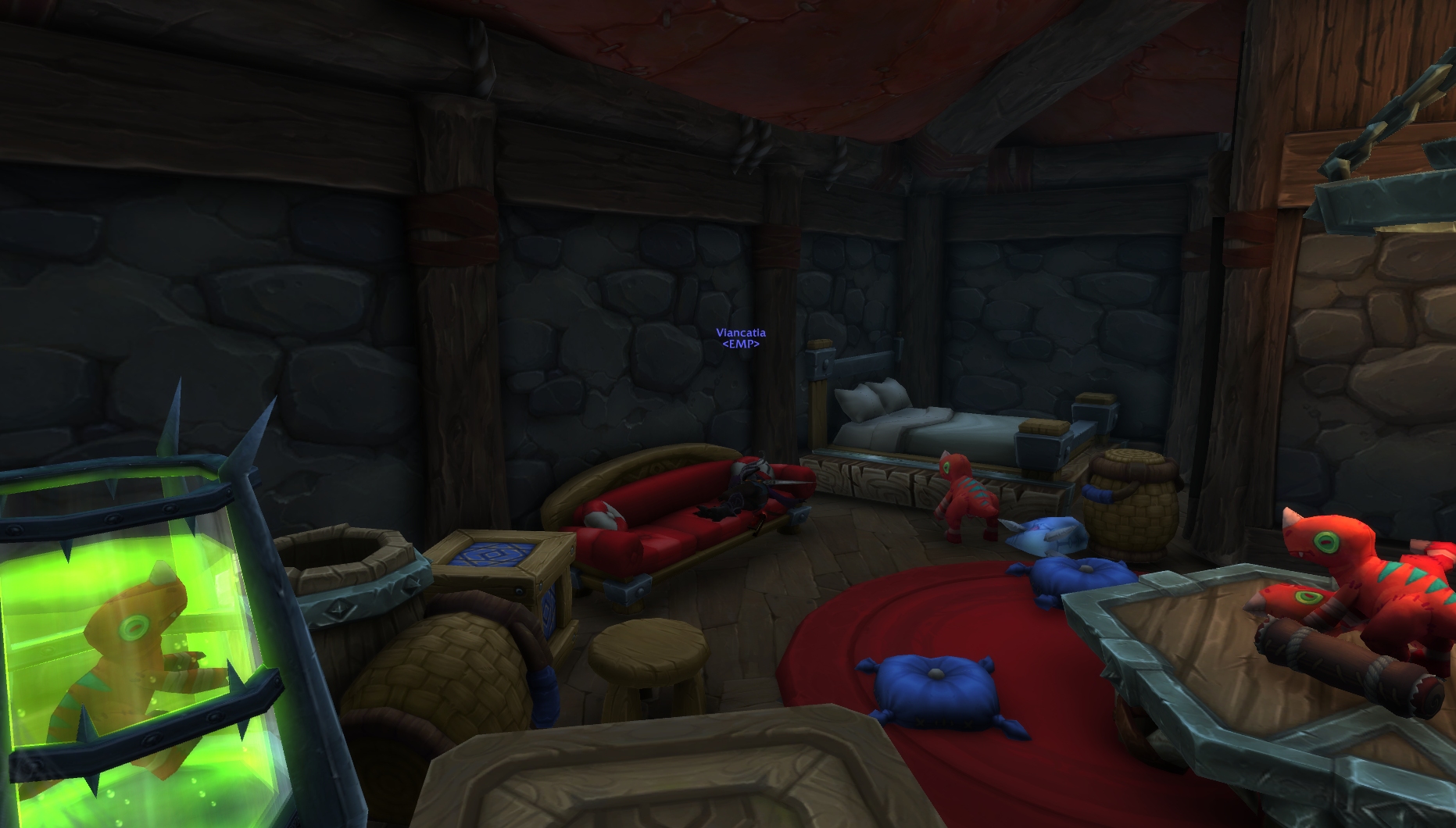Select the Viancatia player name label
The width and height of the screenshot is (1456, 828).
tap(740, 333)
